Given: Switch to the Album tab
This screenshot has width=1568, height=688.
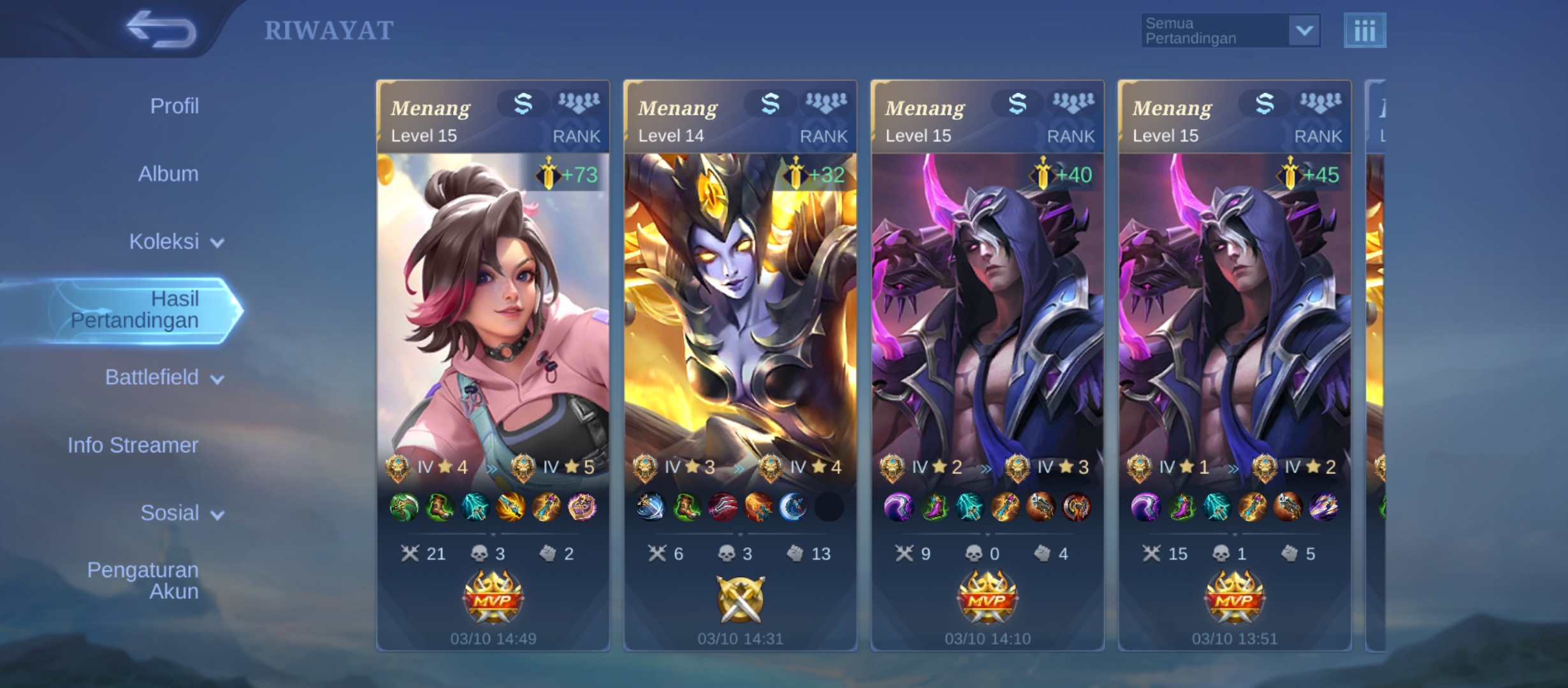Looking at the screenshot, I should (168, 174).
